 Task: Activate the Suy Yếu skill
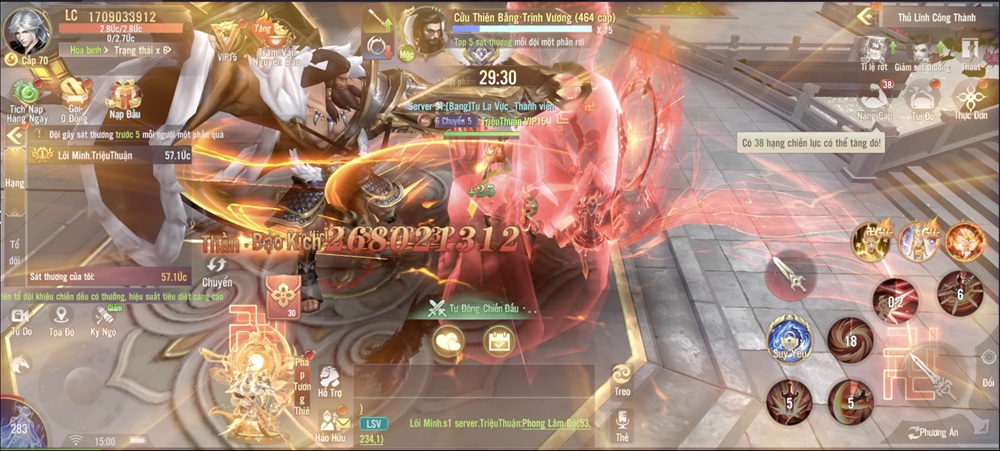(789, 338)
